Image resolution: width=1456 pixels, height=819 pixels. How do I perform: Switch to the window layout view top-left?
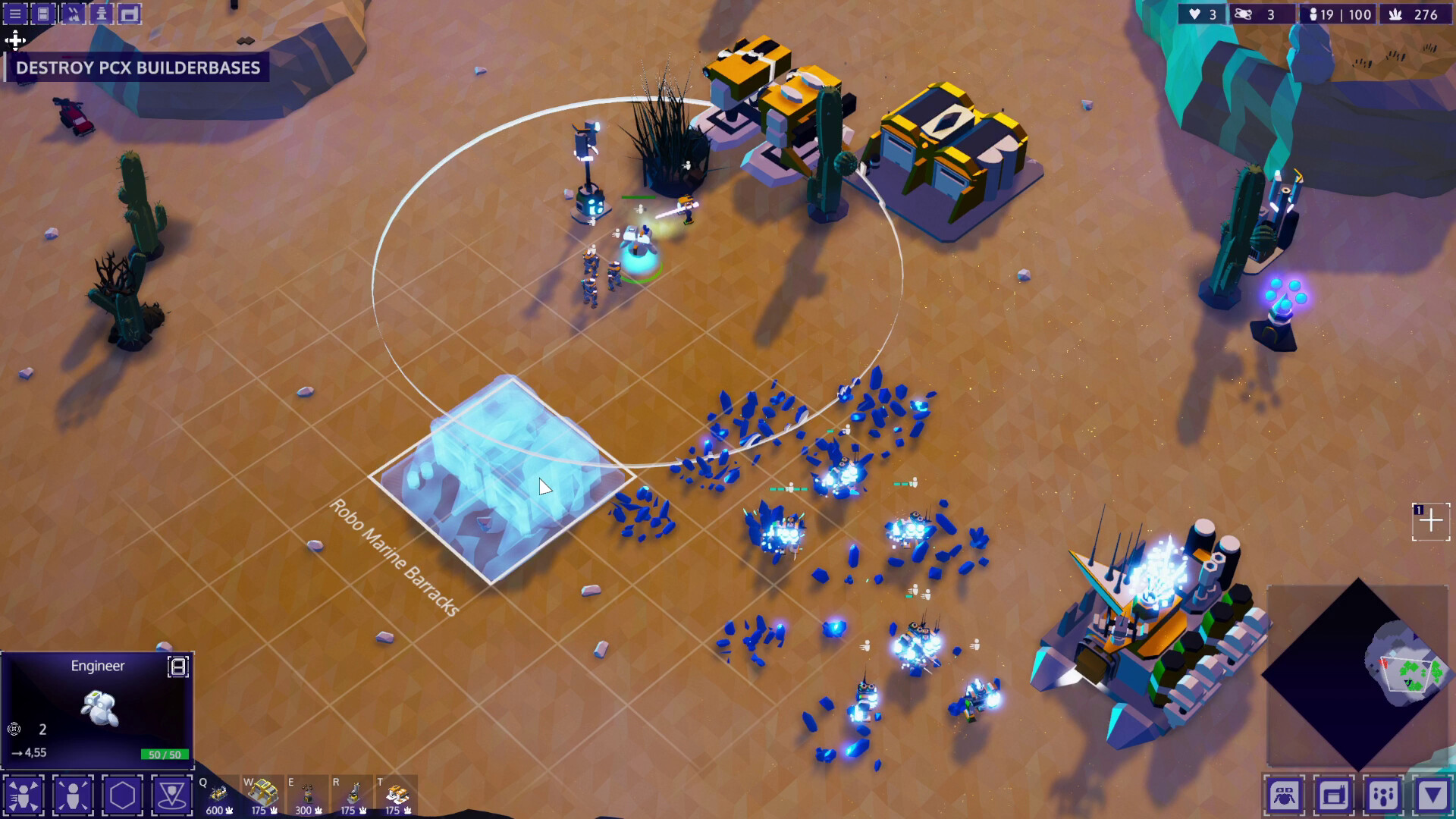(43, 13)
